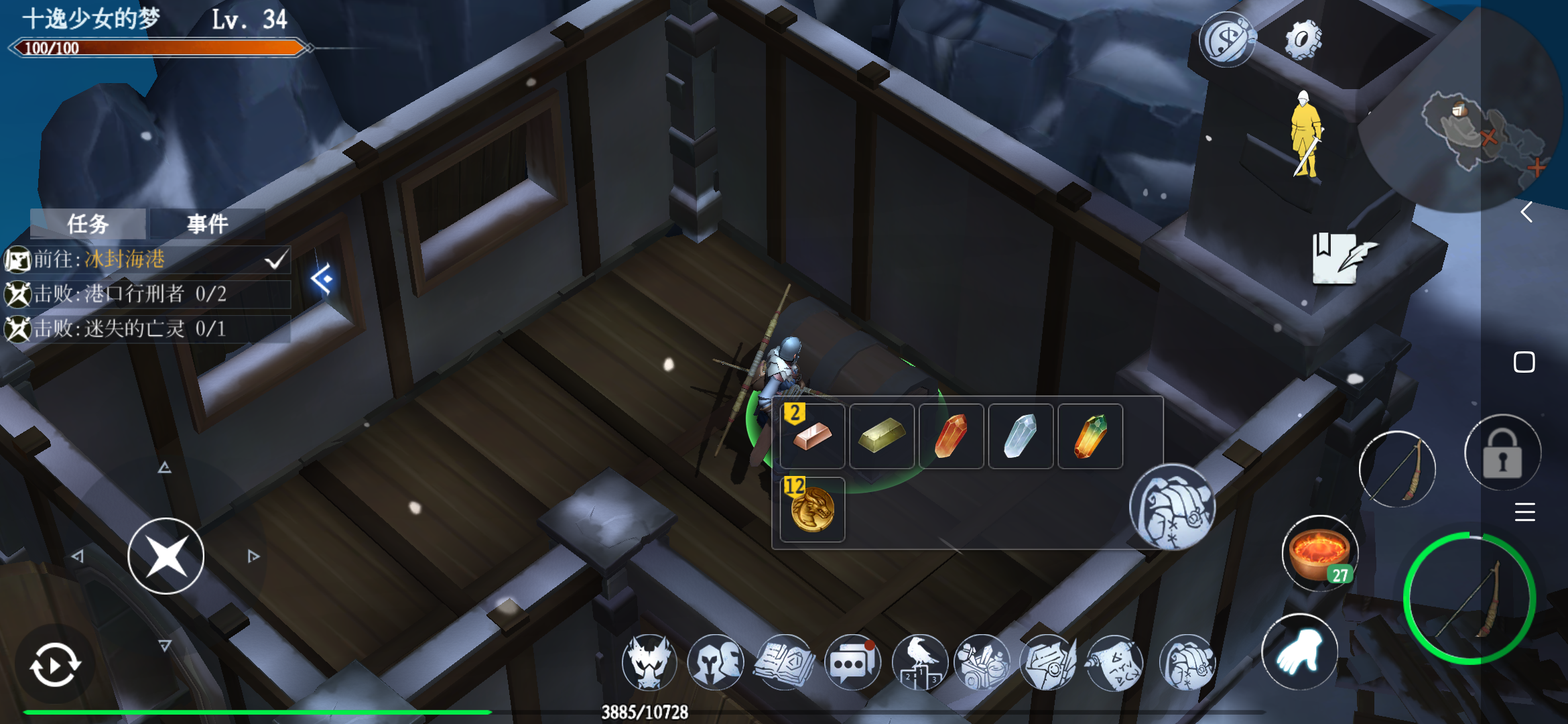Take the dragon coin stack of 12
This screenshot has height=724, width=1568.
coord(812,509)
